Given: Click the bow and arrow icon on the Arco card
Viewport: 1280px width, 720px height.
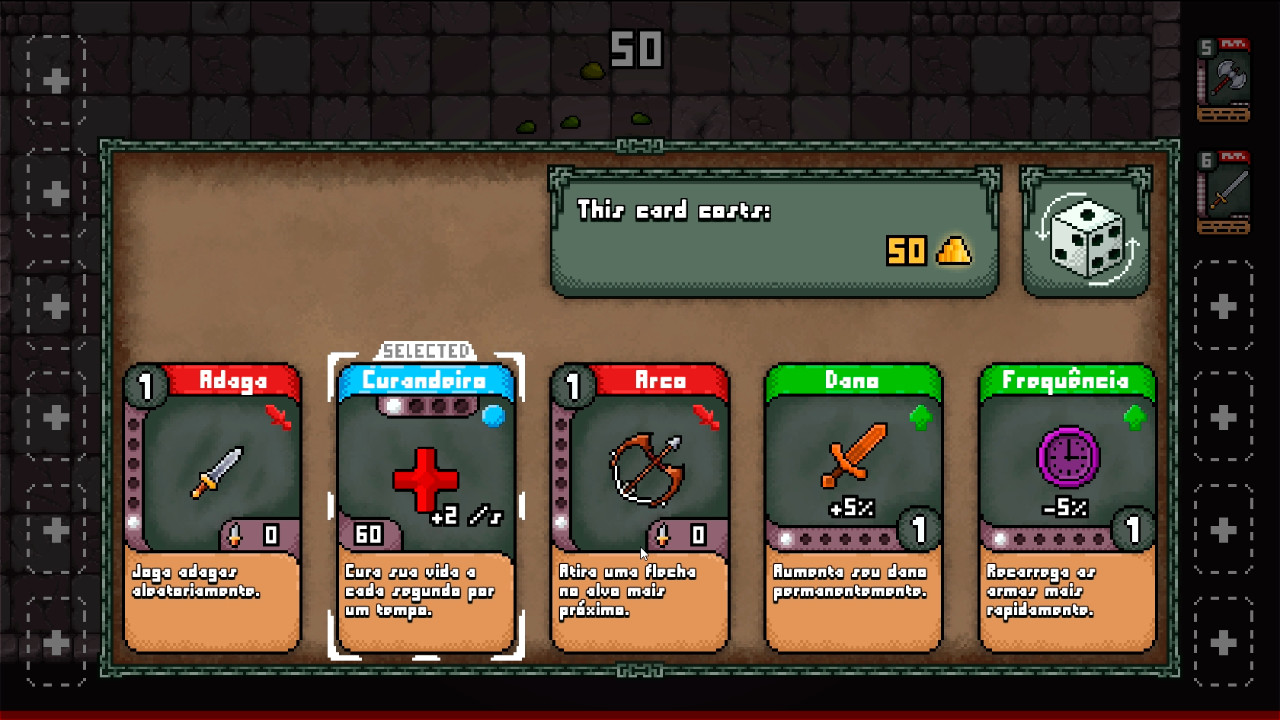Looking at the screenshot, I should 647,470.
